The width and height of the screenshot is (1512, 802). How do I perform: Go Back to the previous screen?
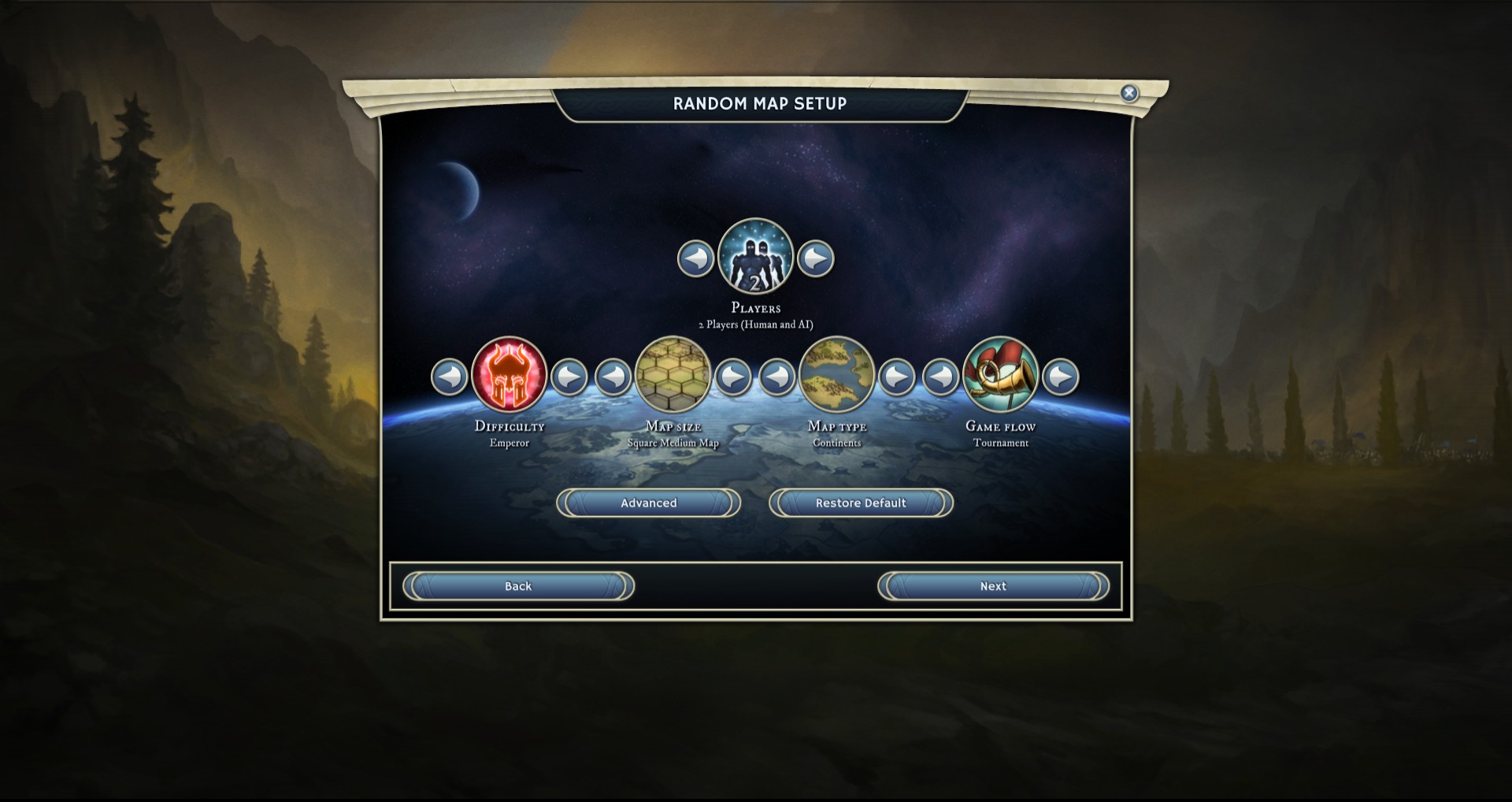(518, 586)
